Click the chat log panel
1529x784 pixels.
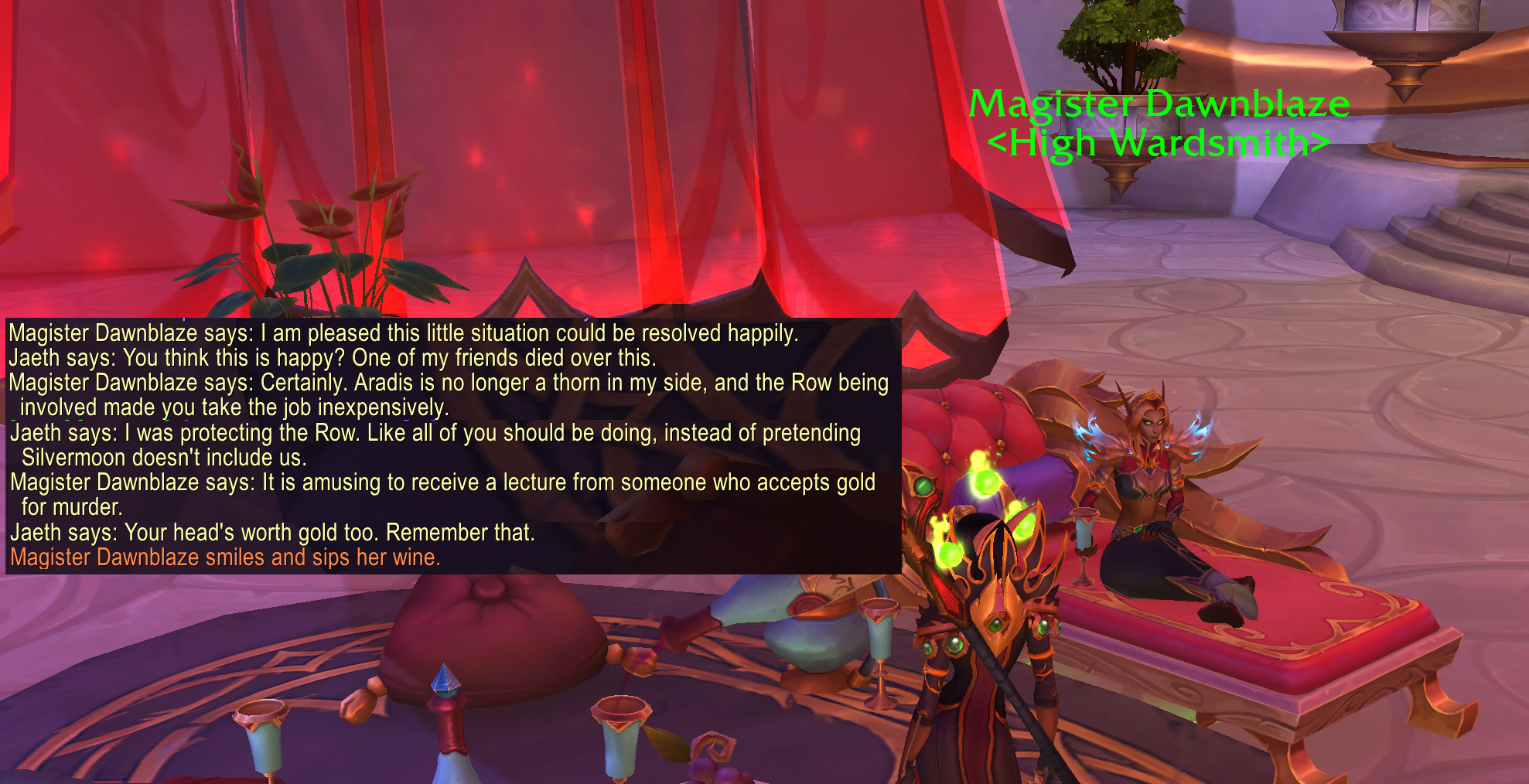453,445
